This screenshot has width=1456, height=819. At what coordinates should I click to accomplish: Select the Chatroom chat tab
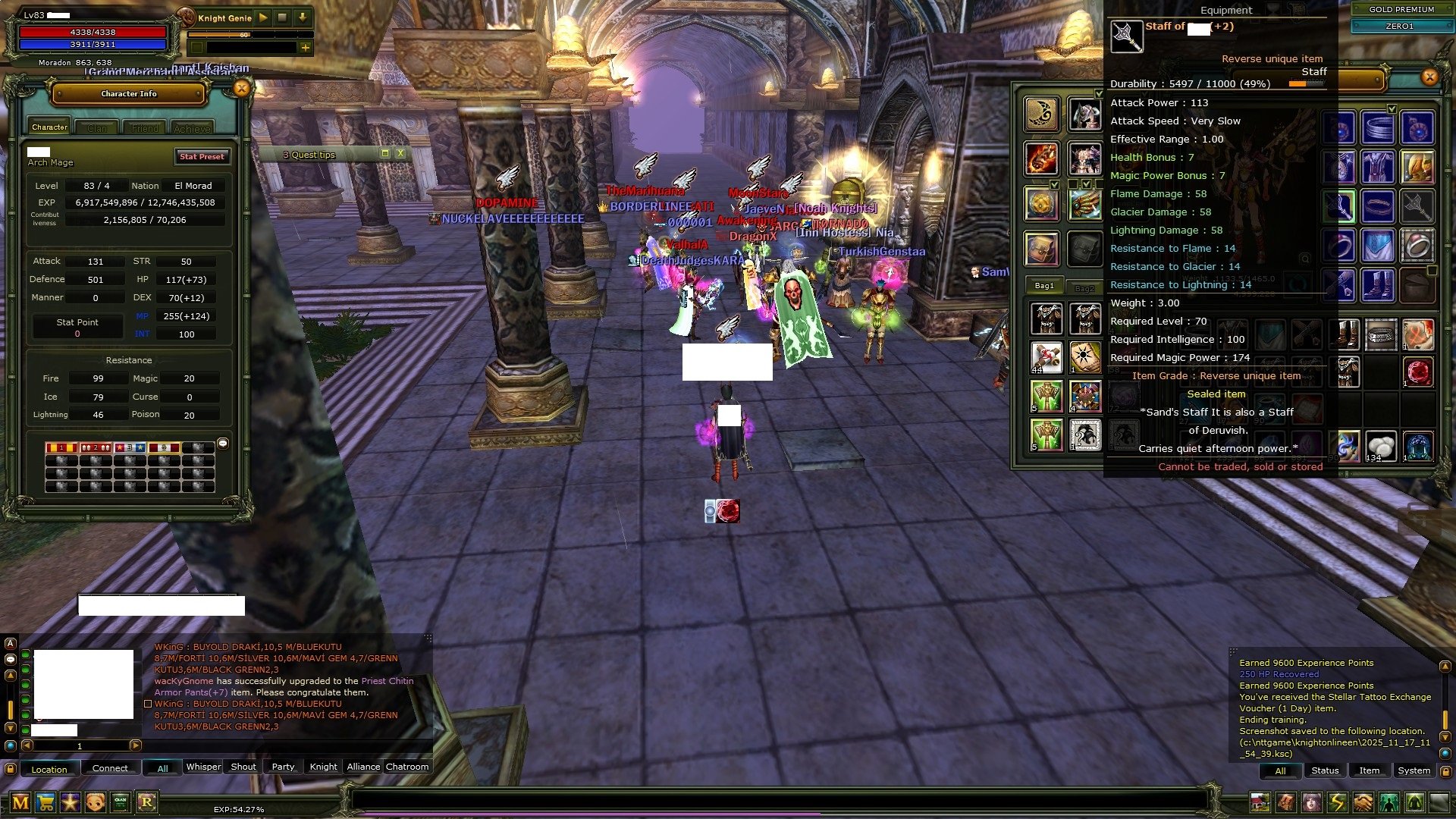click(x=407, y=767)
